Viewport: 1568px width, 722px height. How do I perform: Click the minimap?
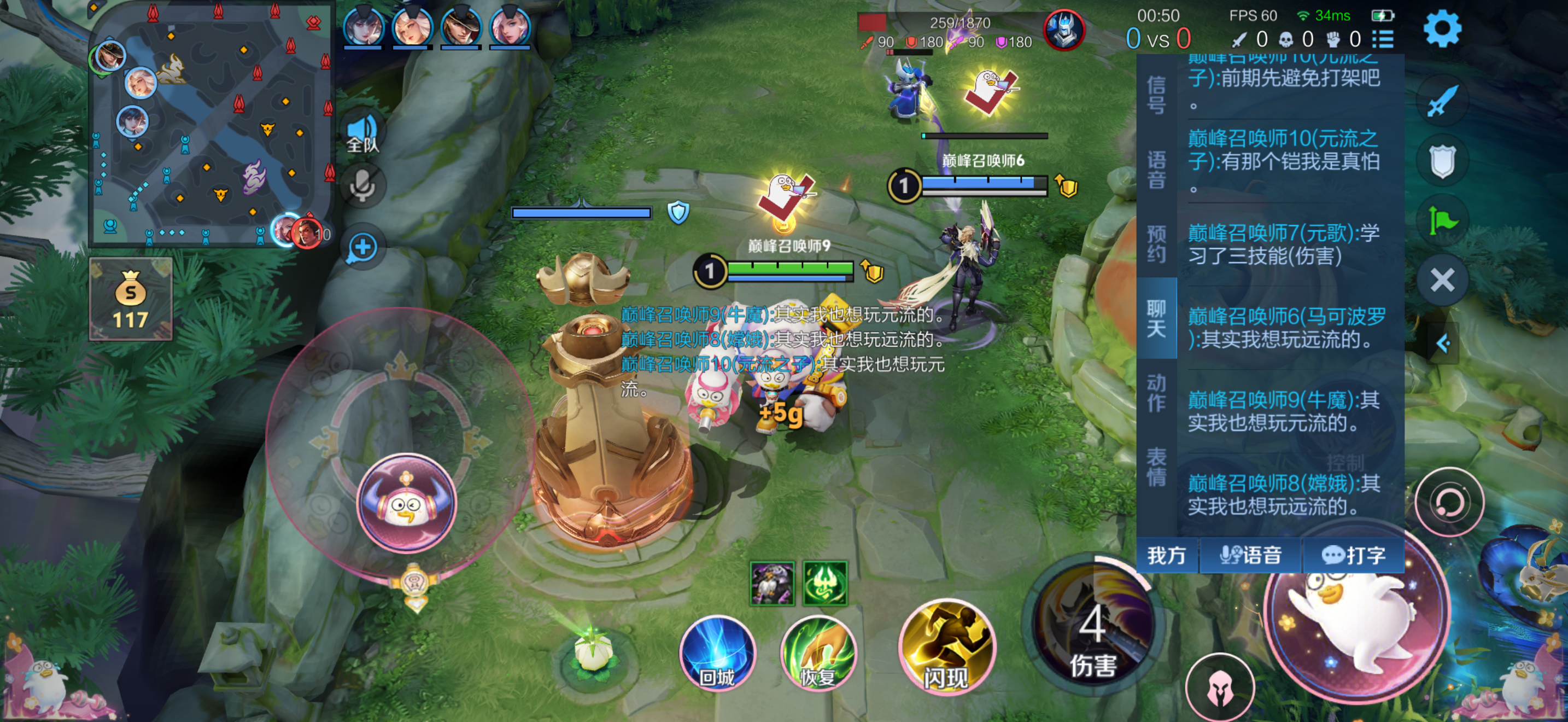(211, 124)
